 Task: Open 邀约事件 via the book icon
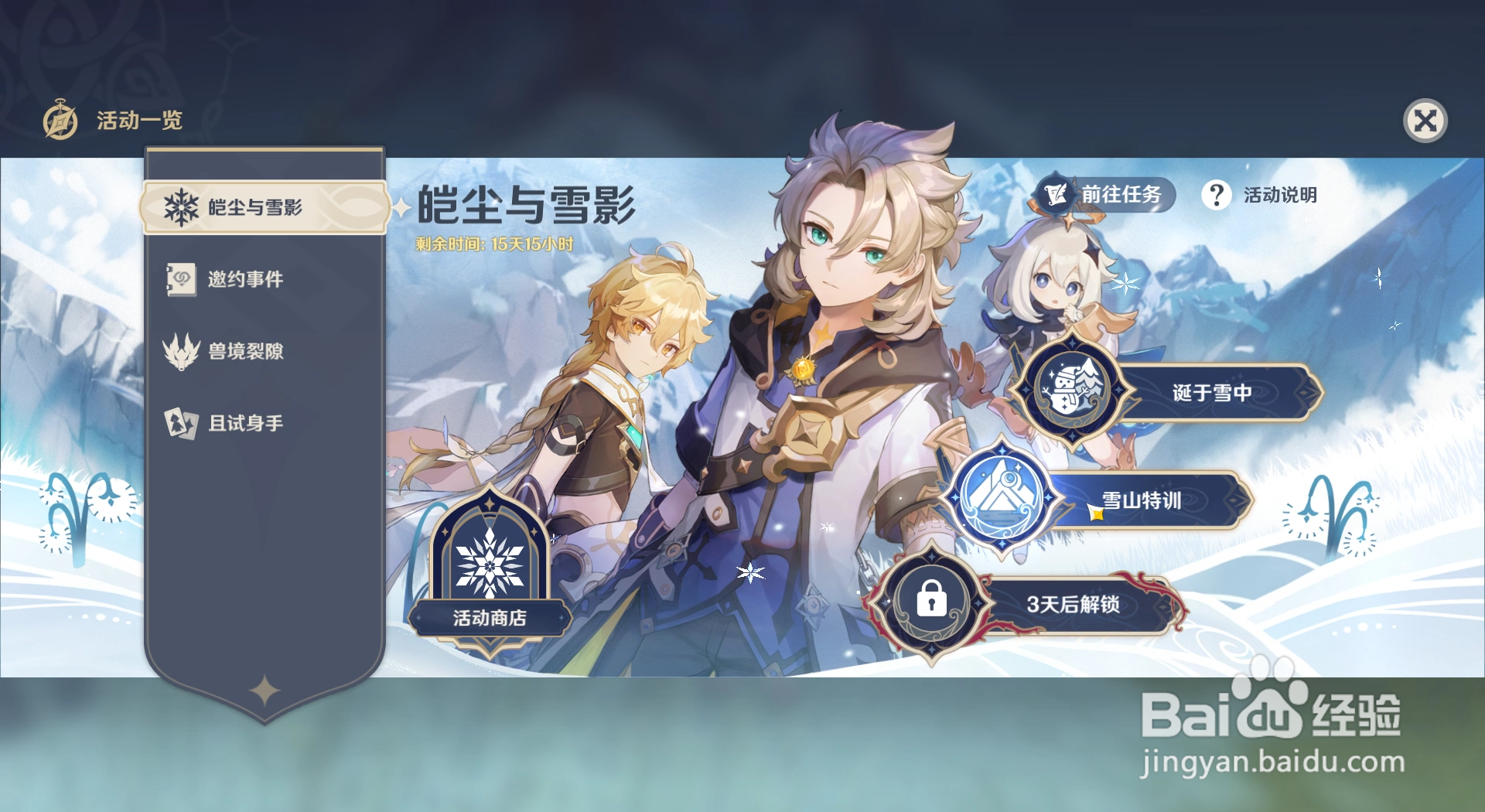click(x=180, y=279)
